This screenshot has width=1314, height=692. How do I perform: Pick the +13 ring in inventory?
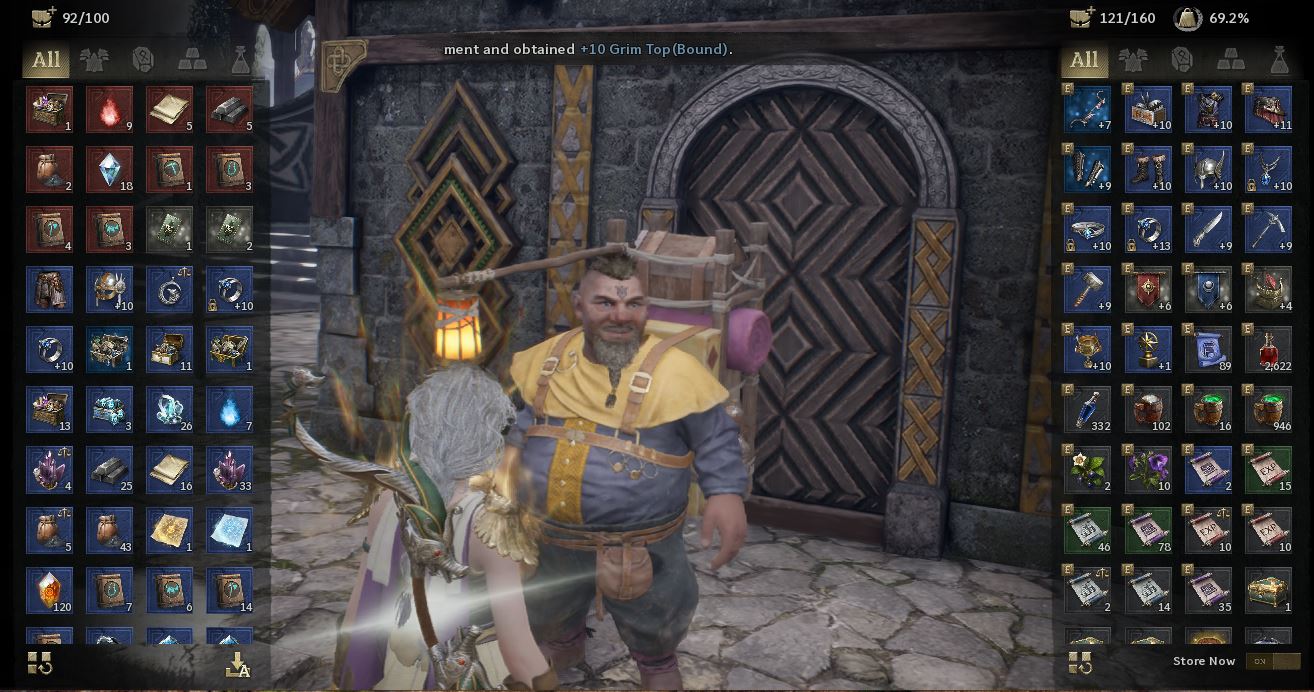1148,230
